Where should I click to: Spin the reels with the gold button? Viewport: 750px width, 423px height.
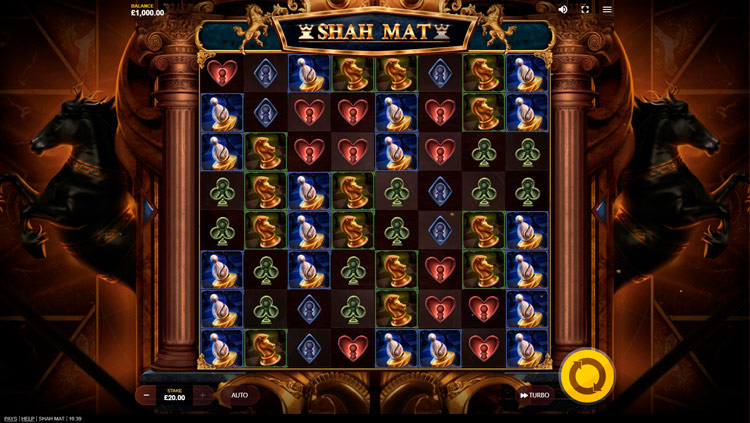pos(587,377)
